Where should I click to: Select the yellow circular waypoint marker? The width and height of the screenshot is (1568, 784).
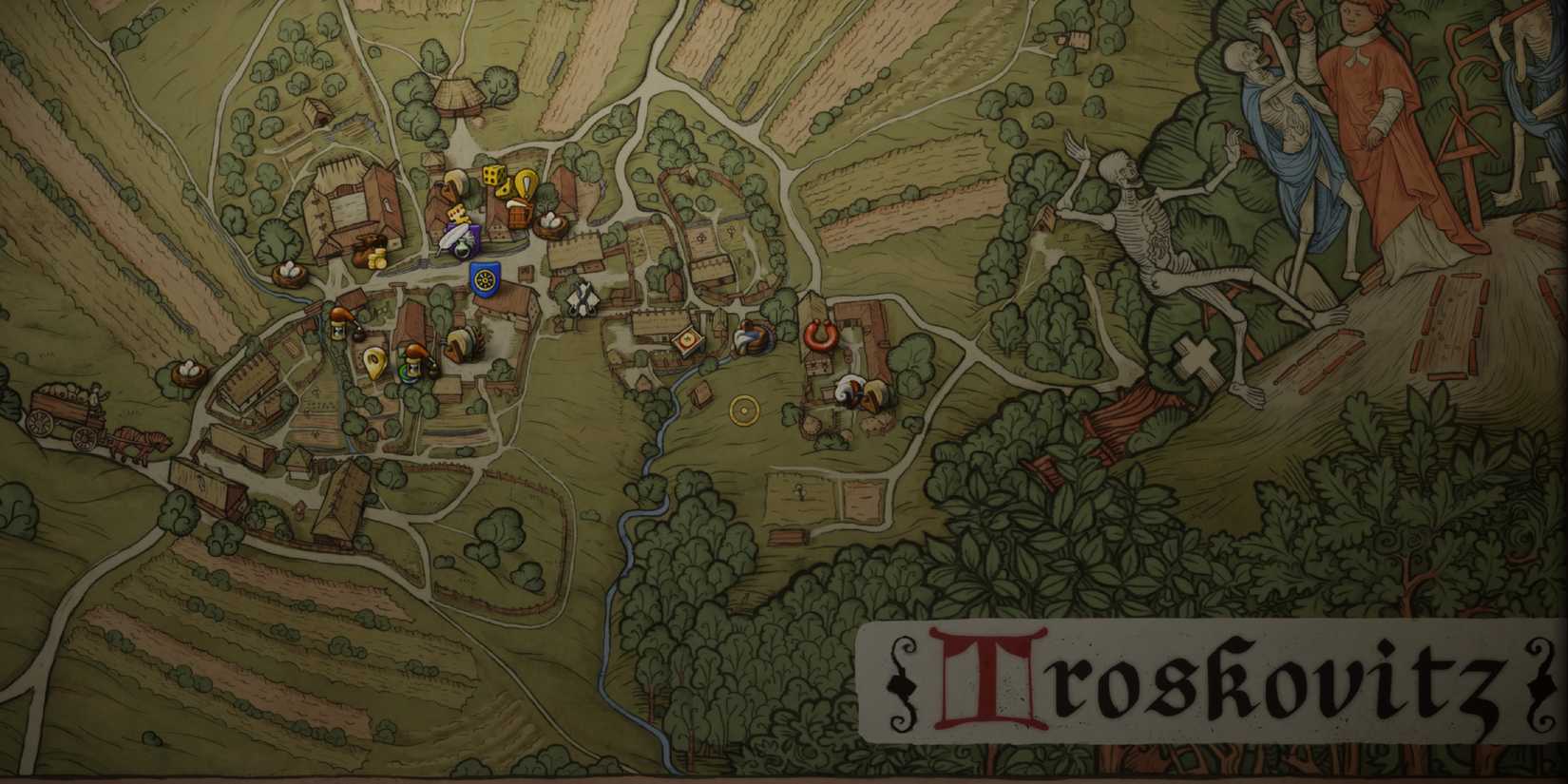pos(744,411)
